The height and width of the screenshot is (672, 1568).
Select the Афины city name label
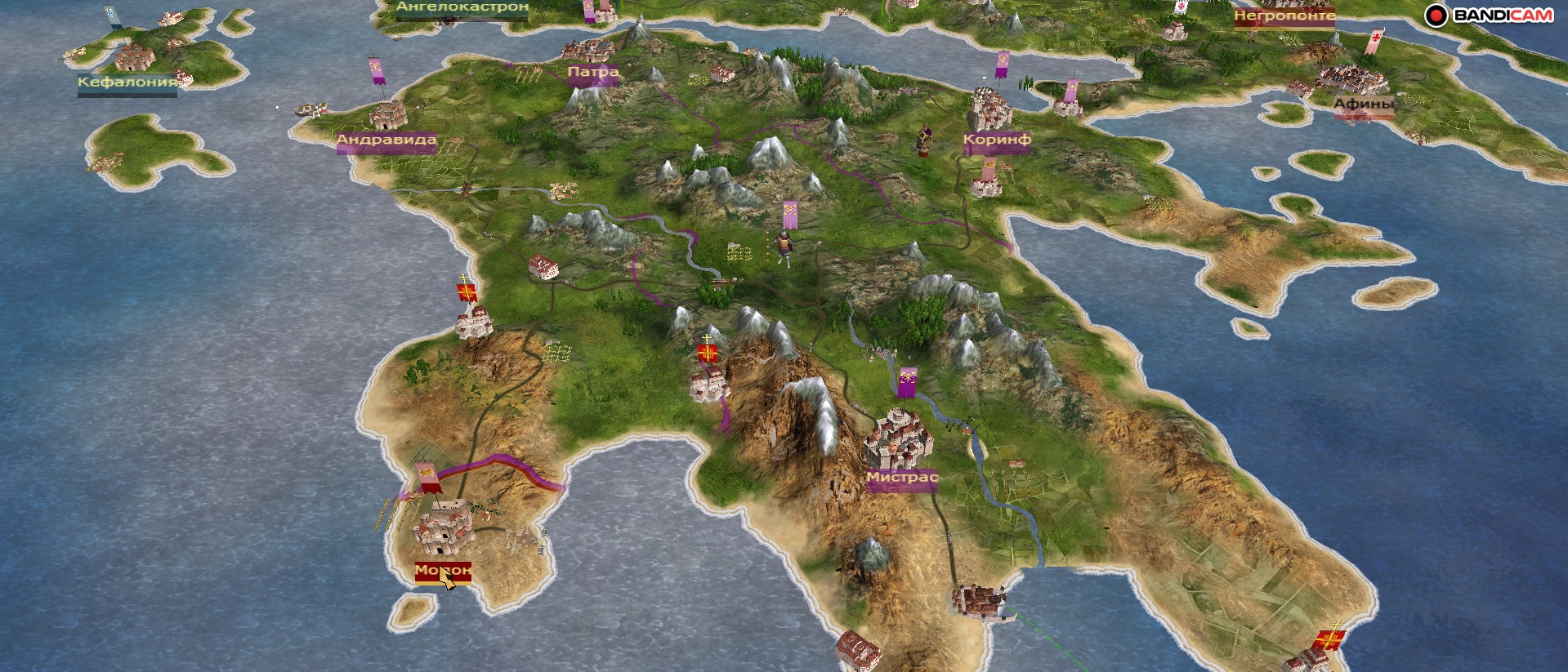(x=1364, y=105)
